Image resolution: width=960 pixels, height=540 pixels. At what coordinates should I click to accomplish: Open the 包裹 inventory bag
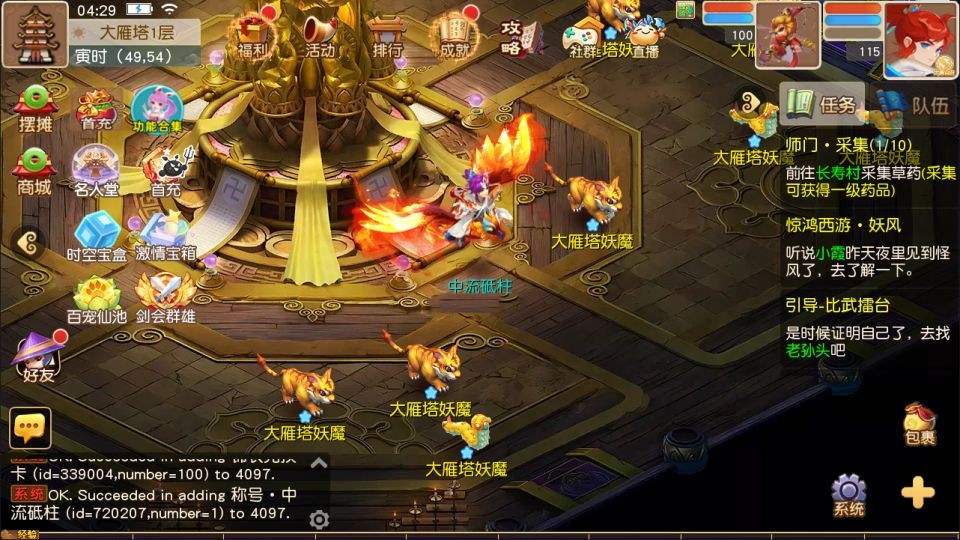coord(918,424)
